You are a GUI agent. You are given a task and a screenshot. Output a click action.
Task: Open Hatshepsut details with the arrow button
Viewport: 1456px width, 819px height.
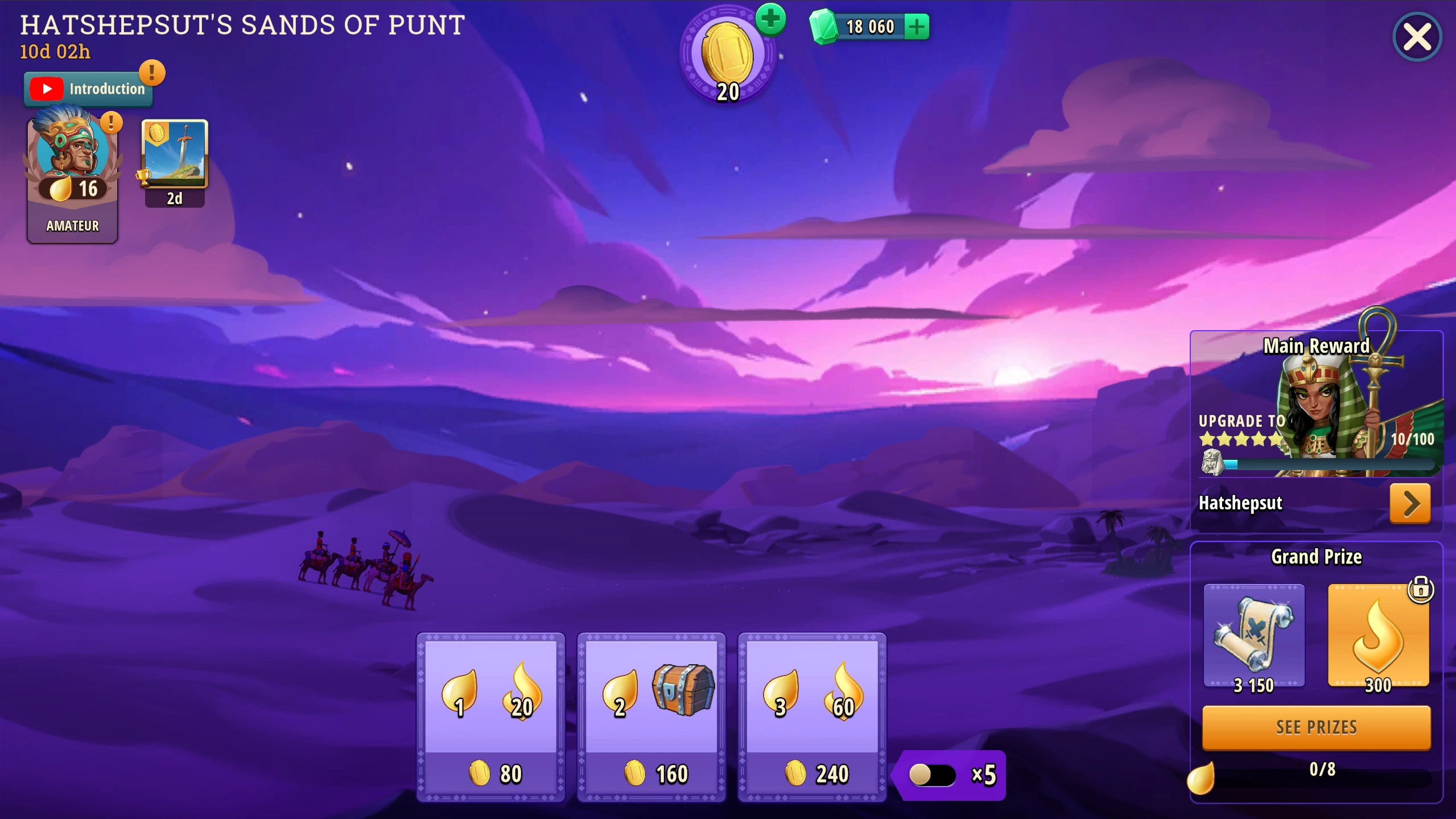(1409, 503)
